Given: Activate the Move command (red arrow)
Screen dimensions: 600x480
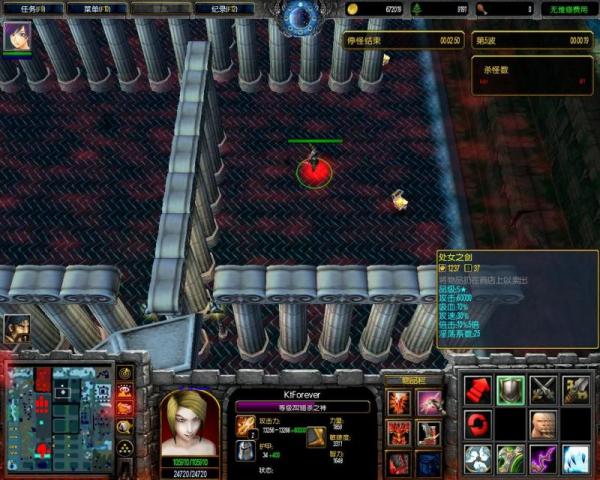Looking at the screenshot, I should click(x=478, y=390).
